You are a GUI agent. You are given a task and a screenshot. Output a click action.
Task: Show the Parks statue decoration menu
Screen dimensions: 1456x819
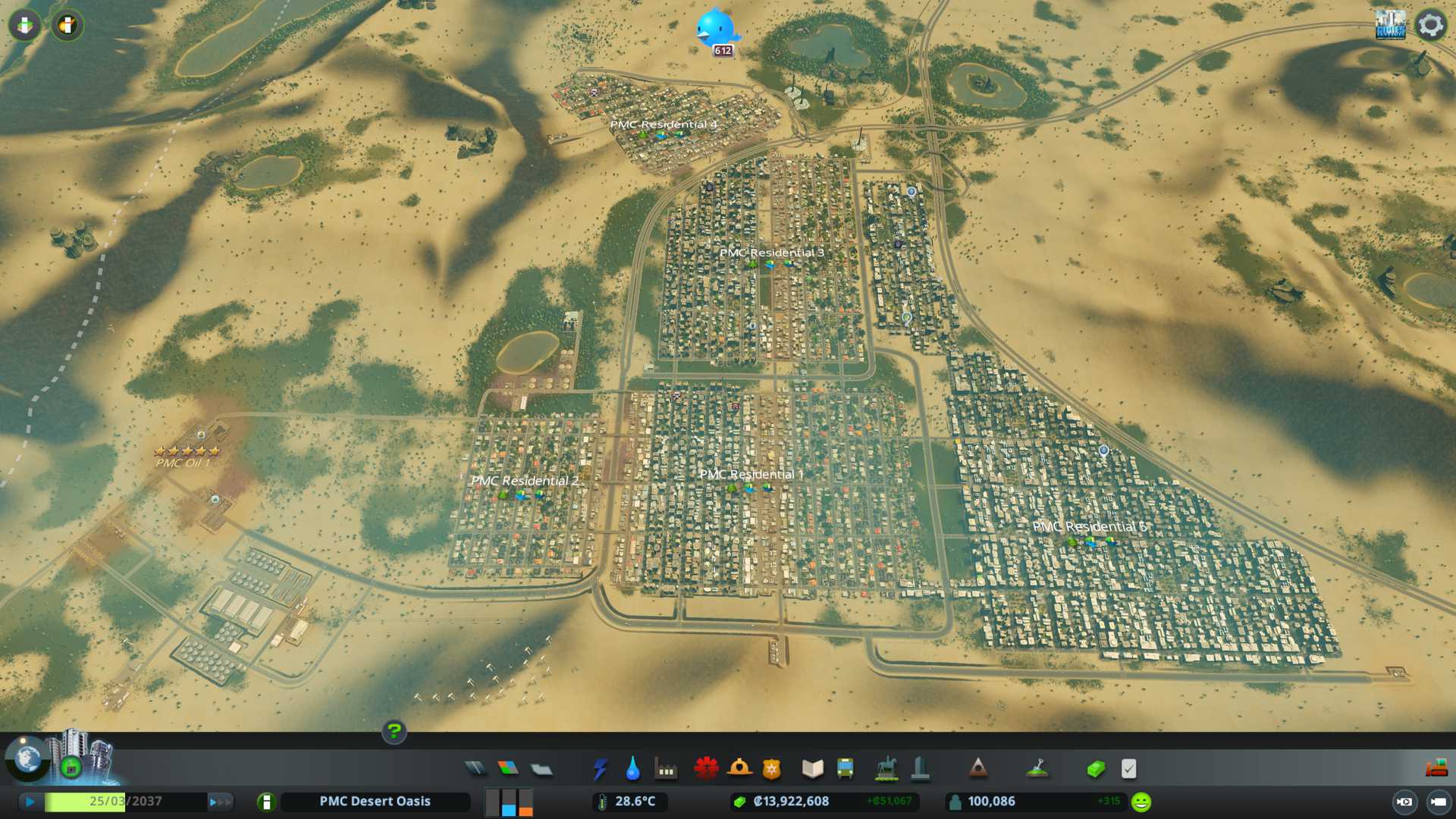[886, 769]
